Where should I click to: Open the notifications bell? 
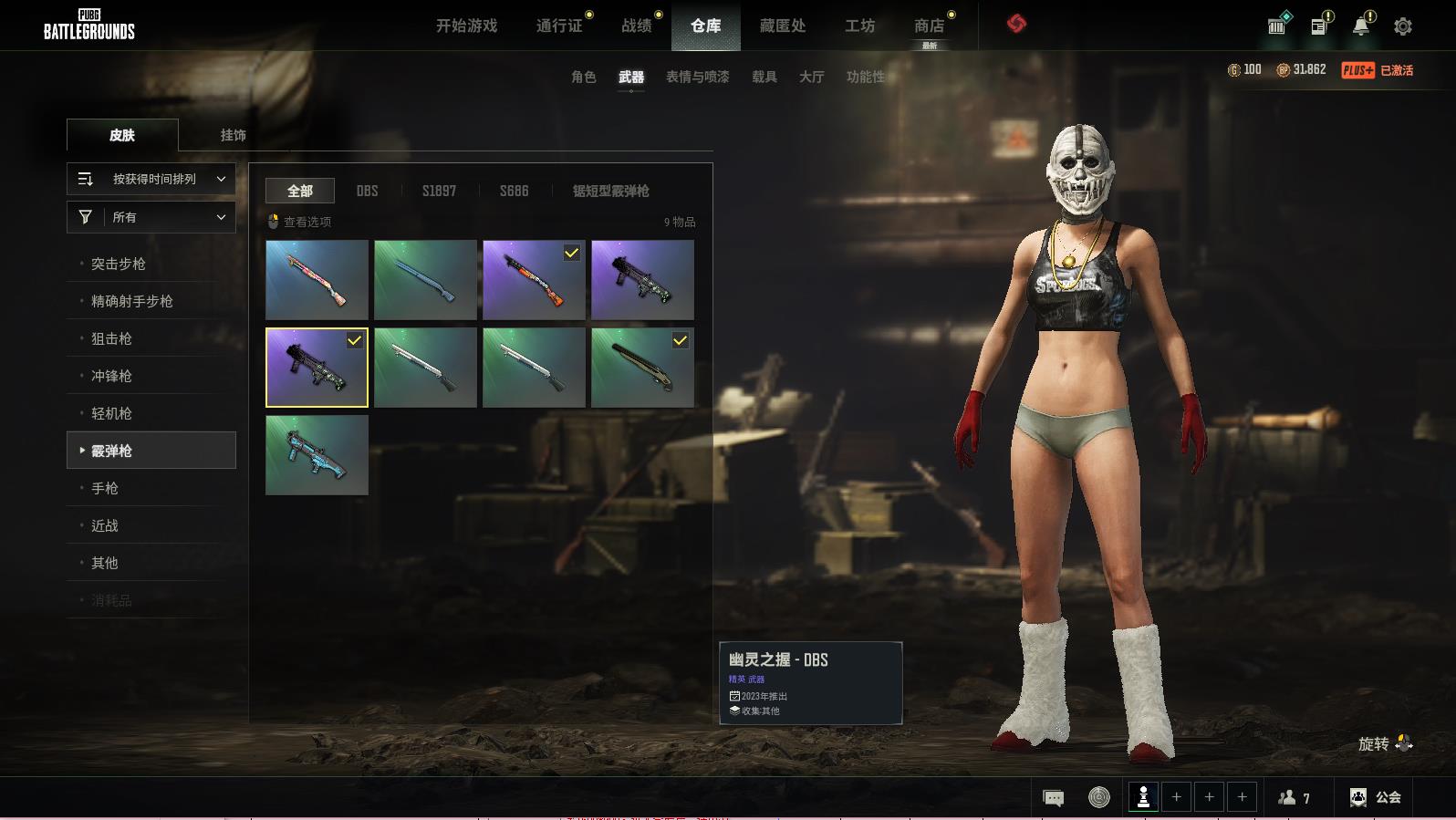pyautogui.click(x=1361, y=26)
